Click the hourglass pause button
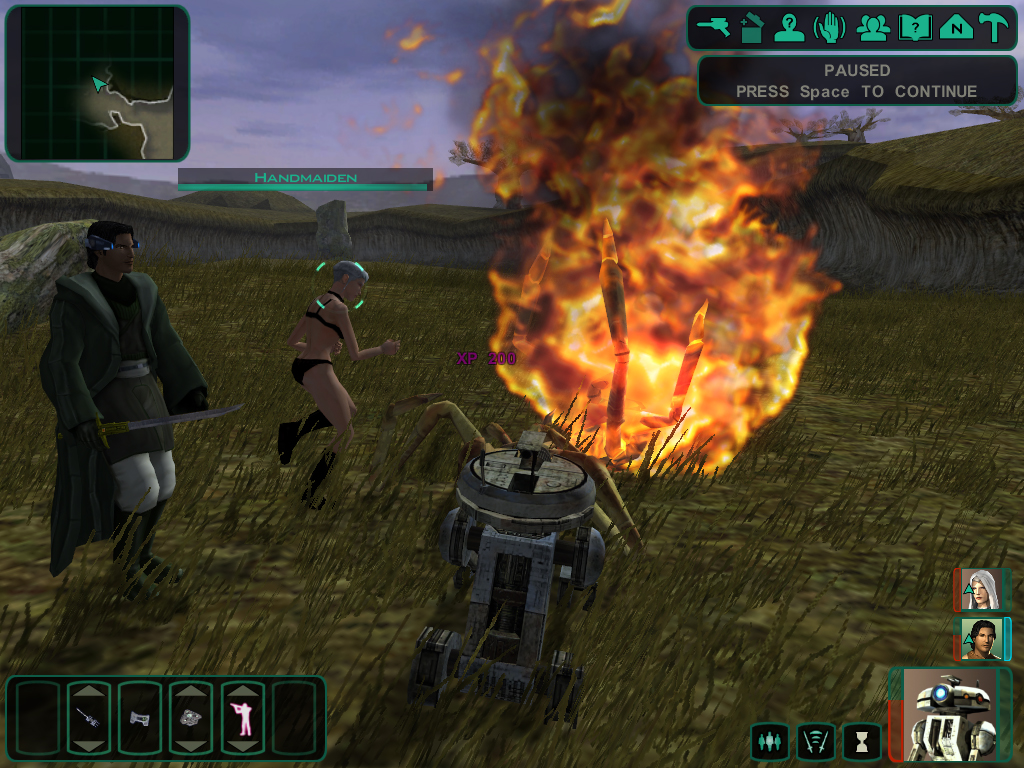 (862, 742)
